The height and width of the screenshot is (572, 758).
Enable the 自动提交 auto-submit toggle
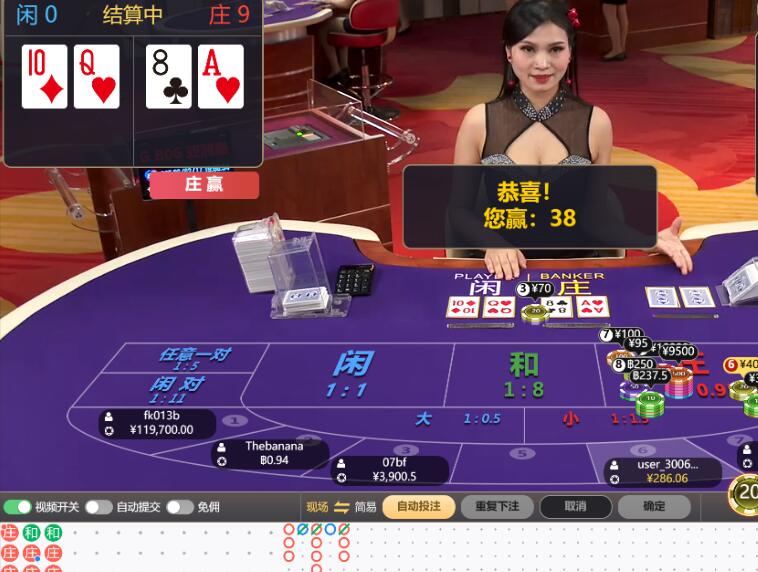pyautogui.click(x=98, y=507)
